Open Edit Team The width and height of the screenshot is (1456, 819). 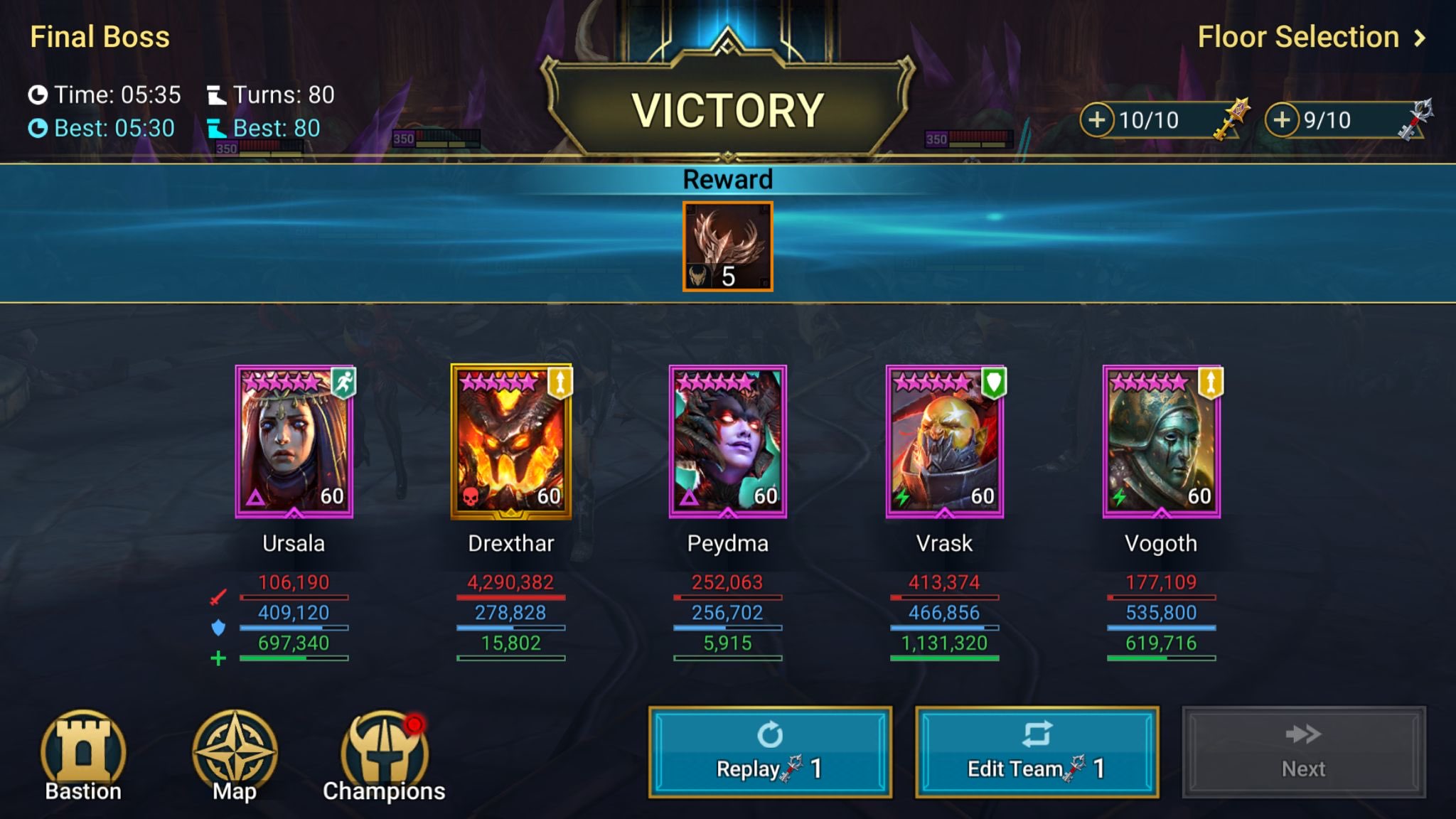1036,750
